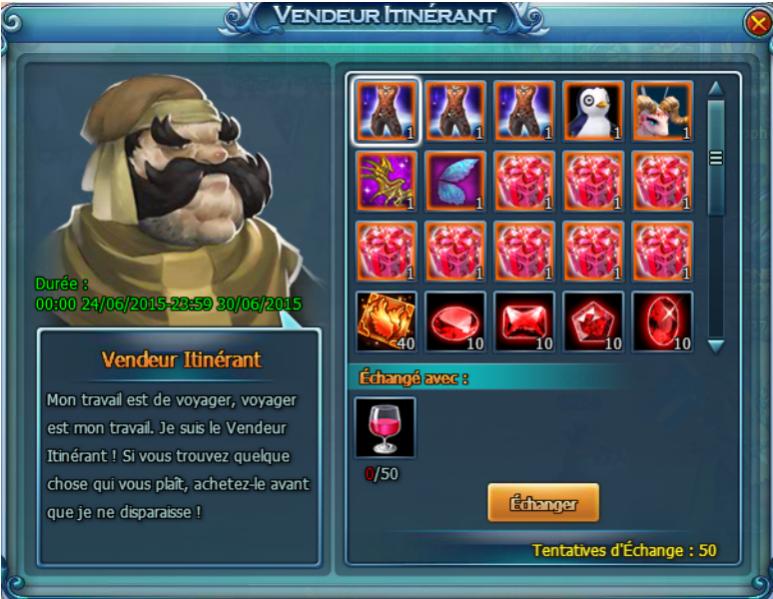Choose the rectangular red gem

click(x=524, y=322)
